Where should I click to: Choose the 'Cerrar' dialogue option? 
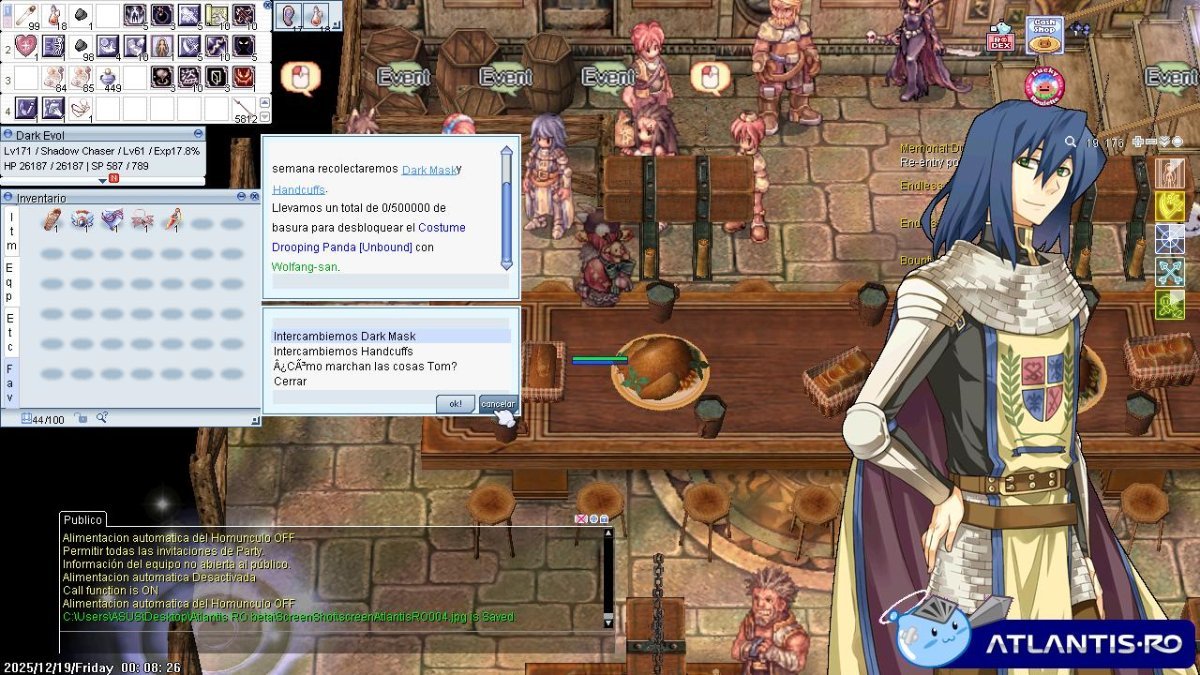click(x=290, y=381)
